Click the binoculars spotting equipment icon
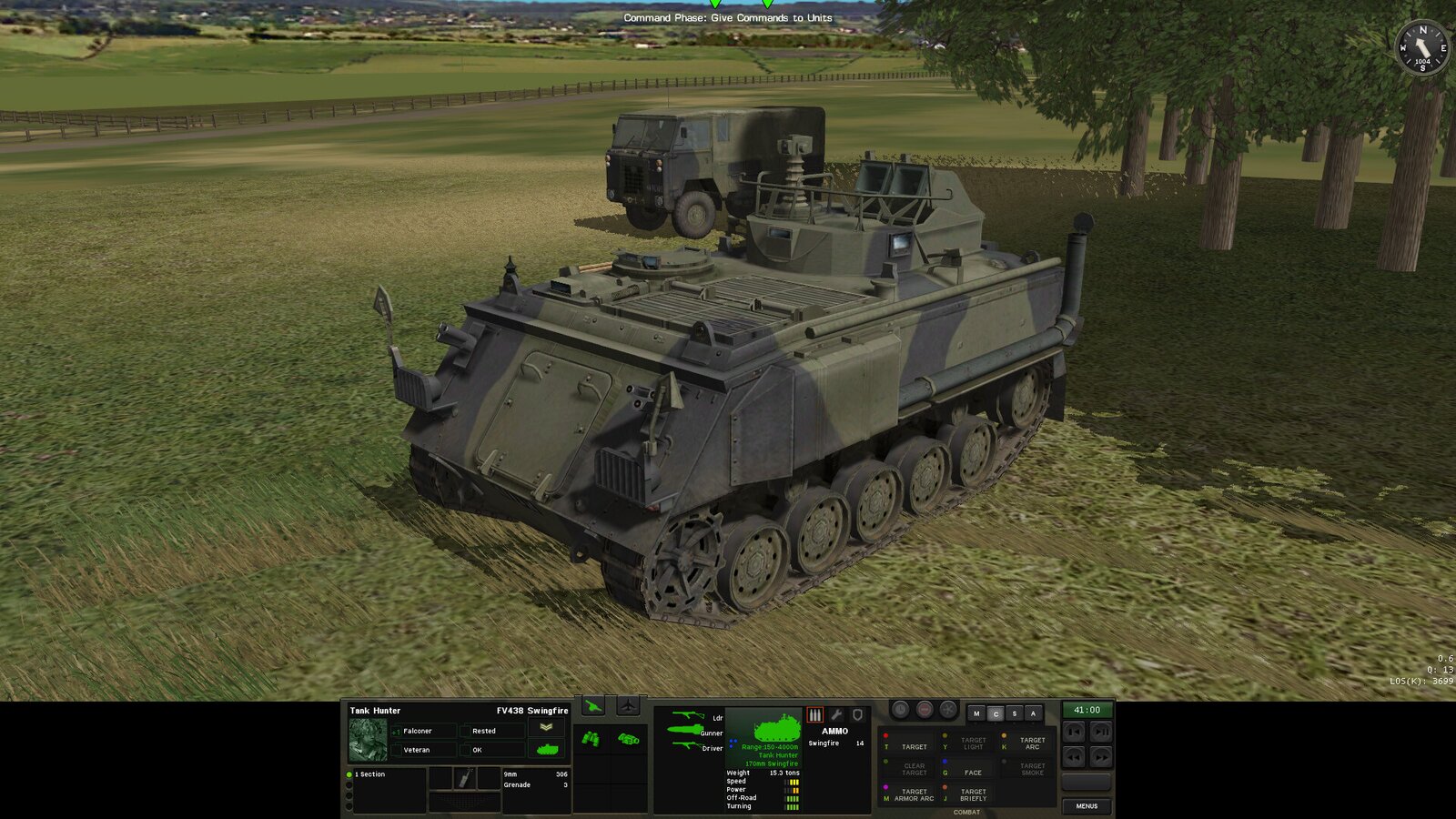1456x819 pixels. point(590,738)
